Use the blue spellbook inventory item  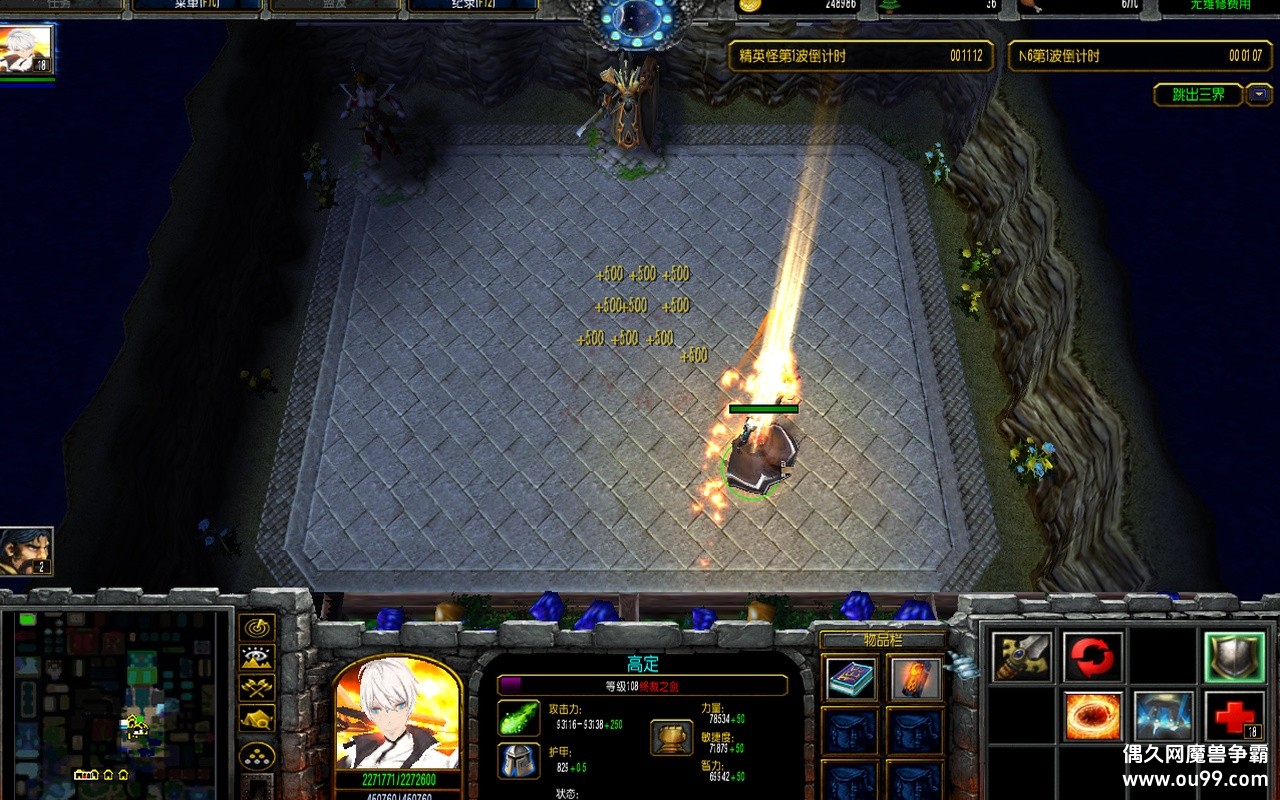pyautogui.click(x=852, y=679)
